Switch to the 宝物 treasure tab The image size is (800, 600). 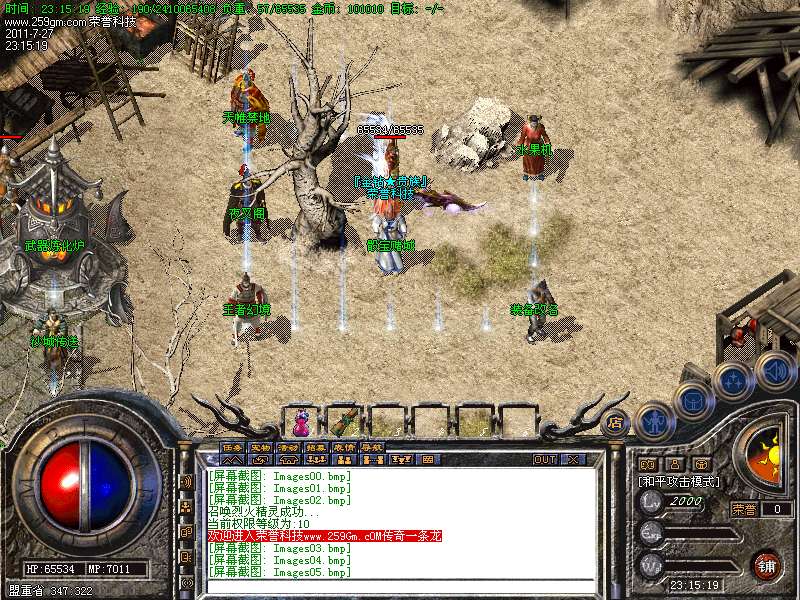(x=260, y=447)
